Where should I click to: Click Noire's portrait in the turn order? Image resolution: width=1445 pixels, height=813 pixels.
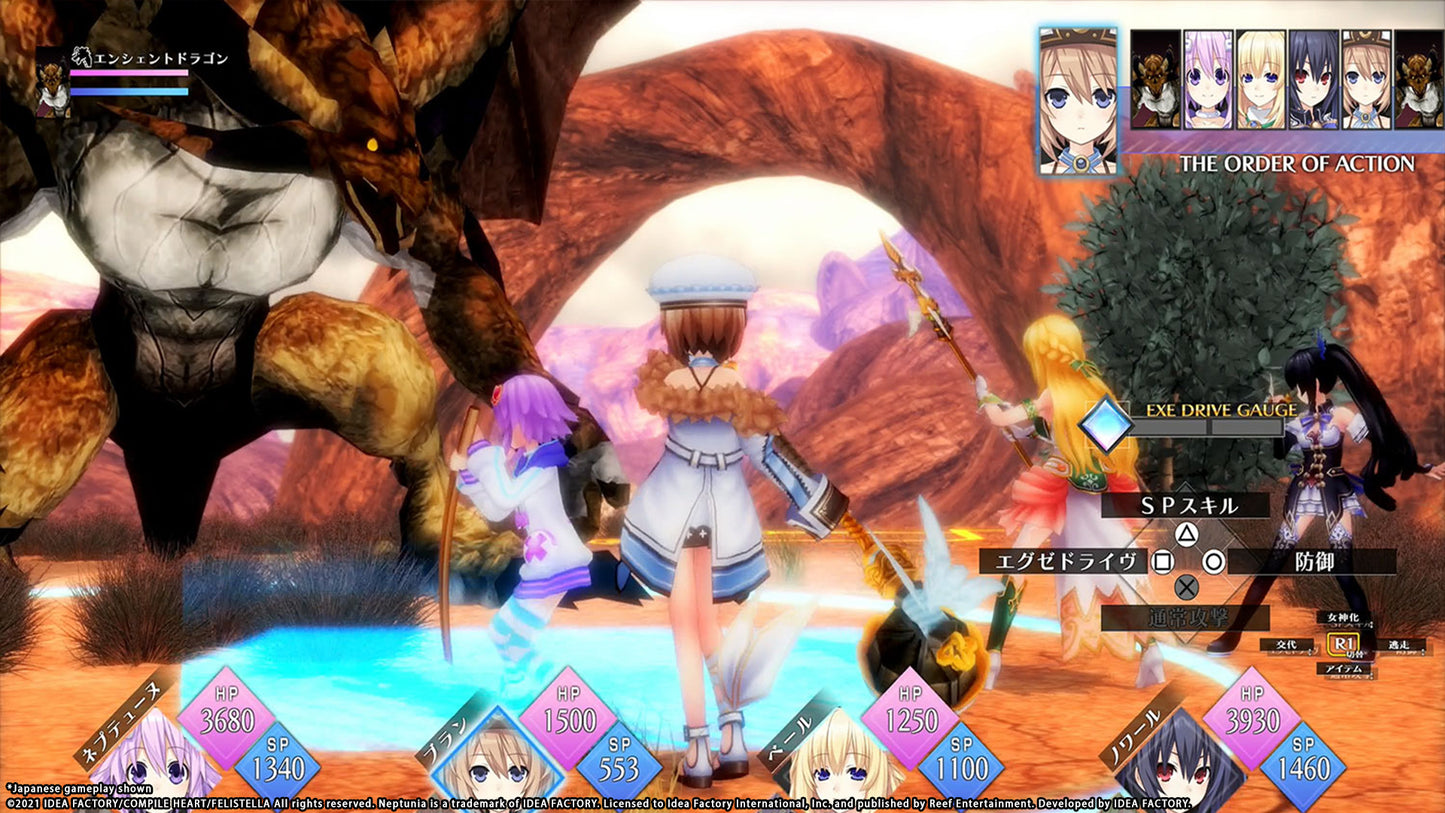point(1313,78)
